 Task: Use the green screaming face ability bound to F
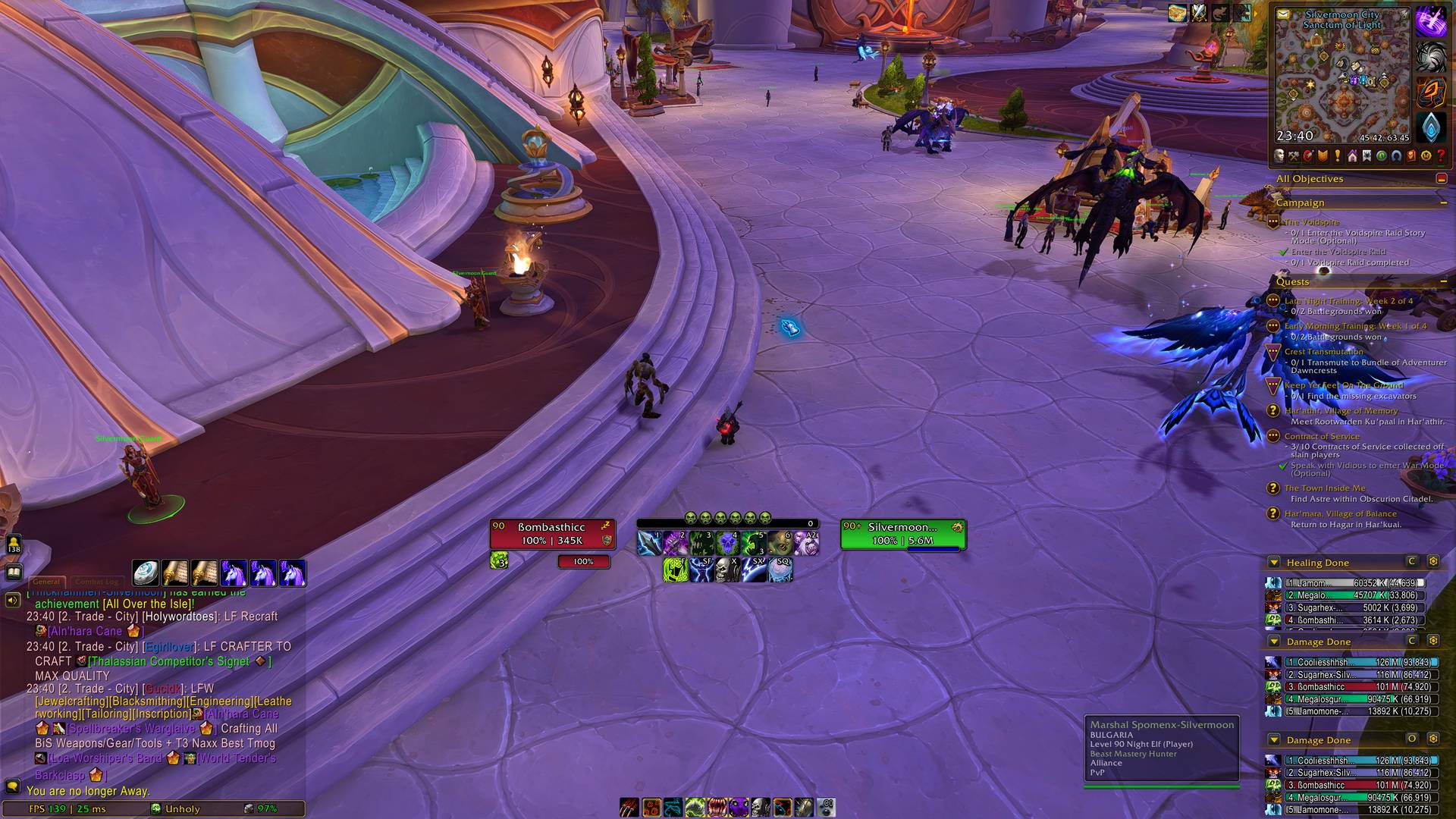click(x=674, y=570)
